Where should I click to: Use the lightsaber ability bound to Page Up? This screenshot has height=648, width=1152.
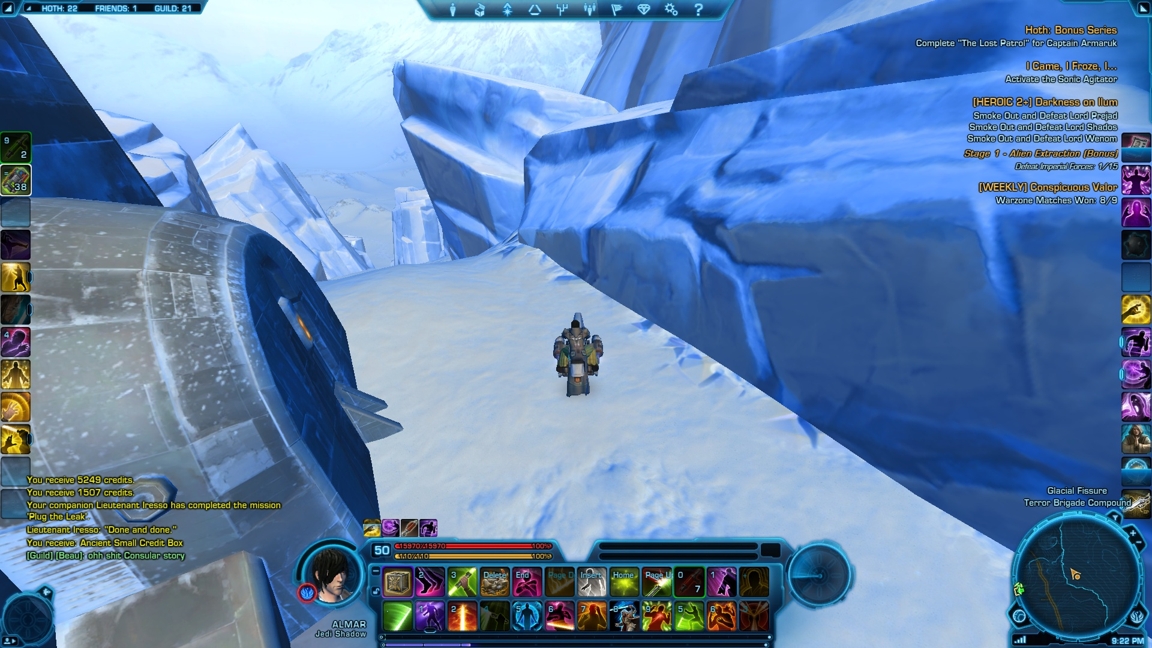(657, 582)
